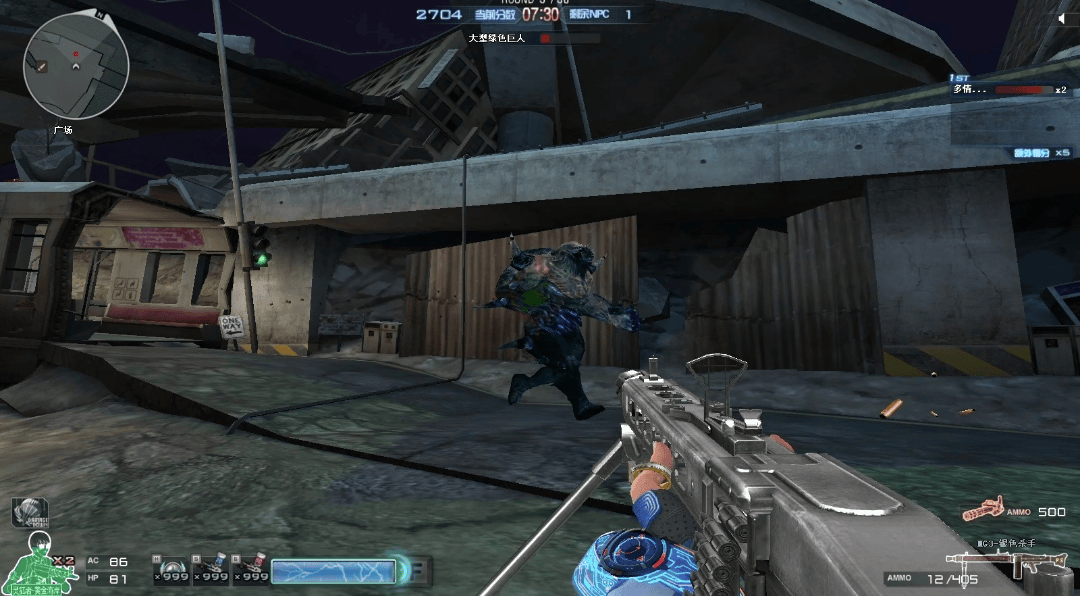Toggle the speaker sound icon
The width and height of the screenshot is (1080, 596).
point(1066,18)
